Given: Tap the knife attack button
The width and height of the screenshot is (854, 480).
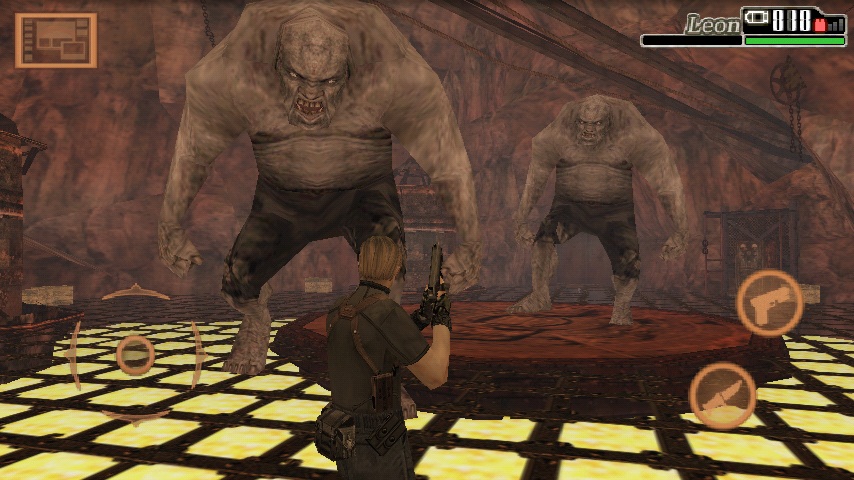Looking at the screenshot, I should pos(722,395).
